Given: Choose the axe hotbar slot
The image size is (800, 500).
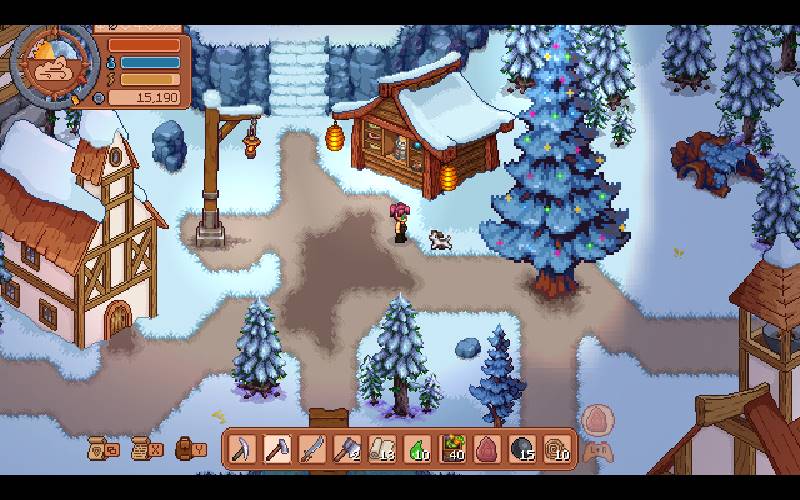Looking at the screenshot, I should pyautogui.click(x=348, y=449).
